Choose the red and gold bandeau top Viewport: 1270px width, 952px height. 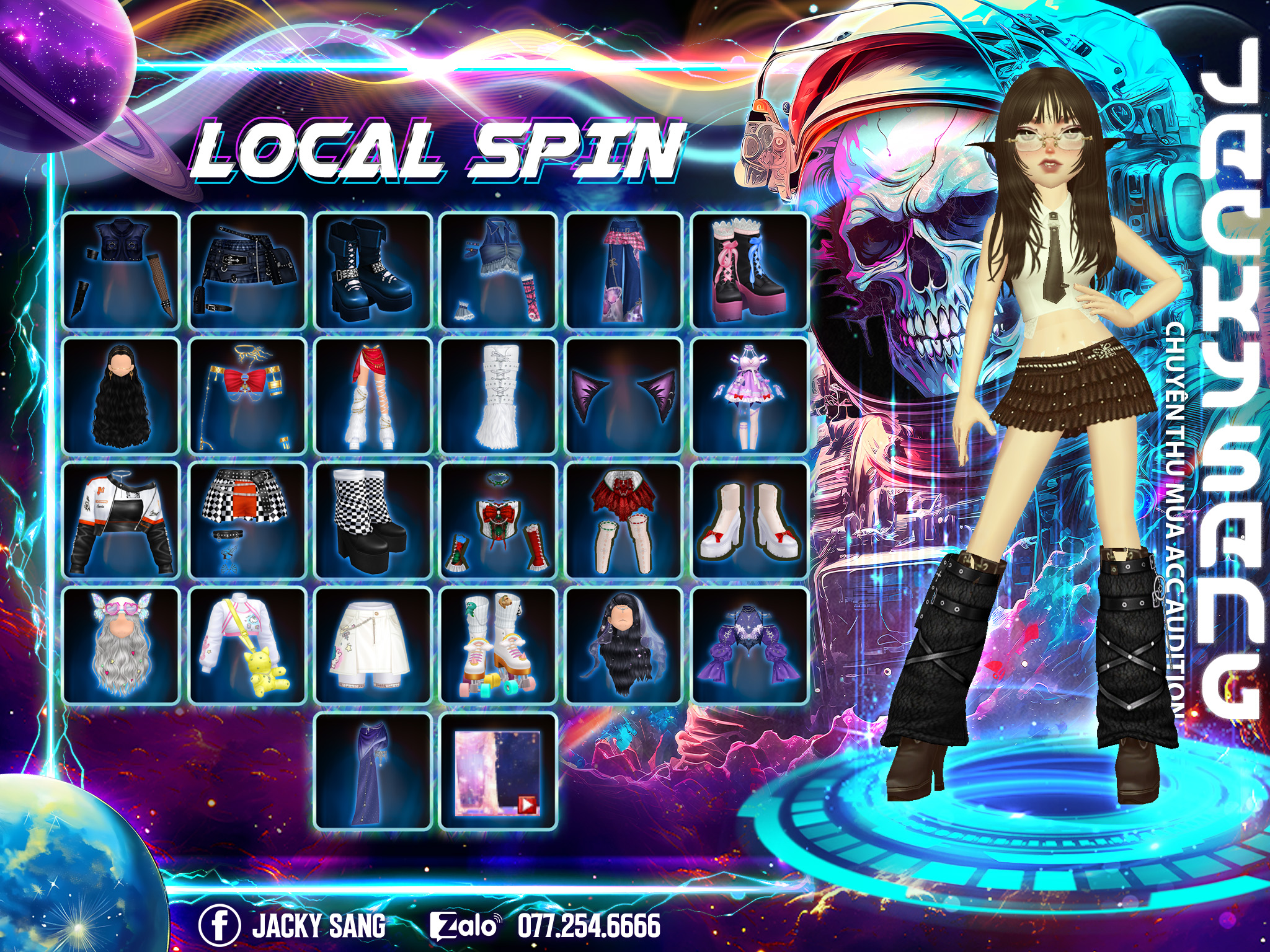point(247,396)
